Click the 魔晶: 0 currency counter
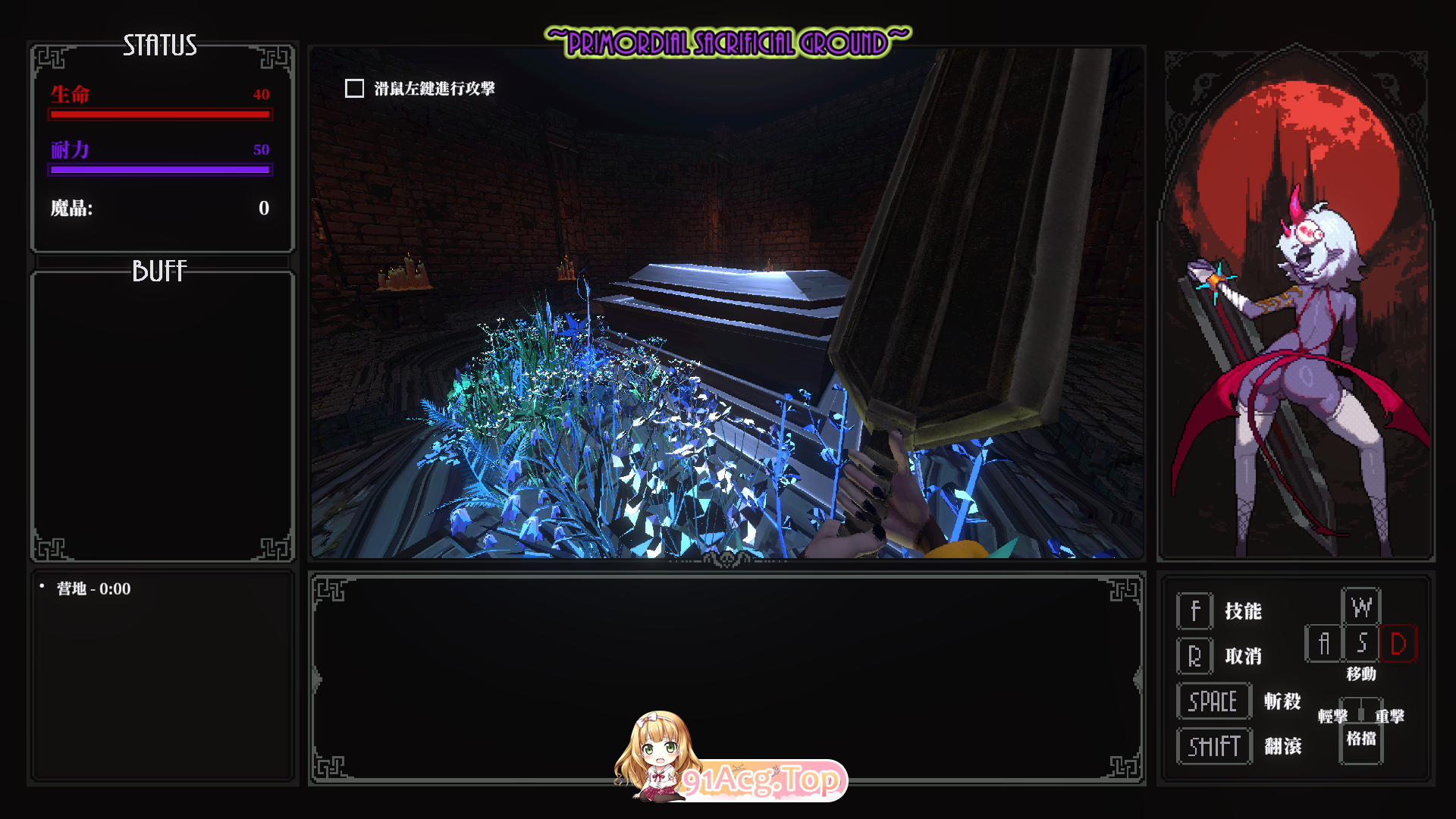Viewport: 1456px width, 819px height. [x=160, y=209]
